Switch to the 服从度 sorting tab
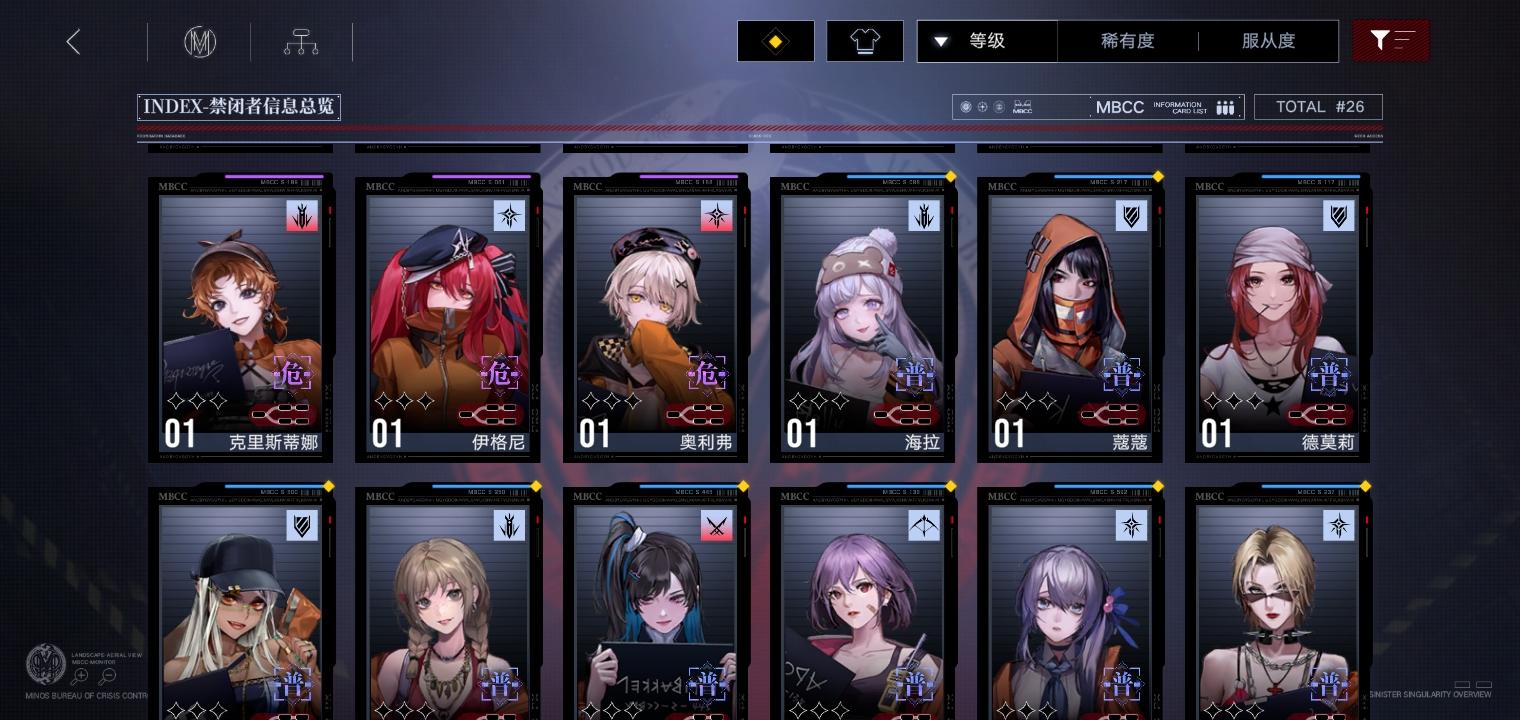This screenshot has height=720, width=1520. (x=1268, y=41)
